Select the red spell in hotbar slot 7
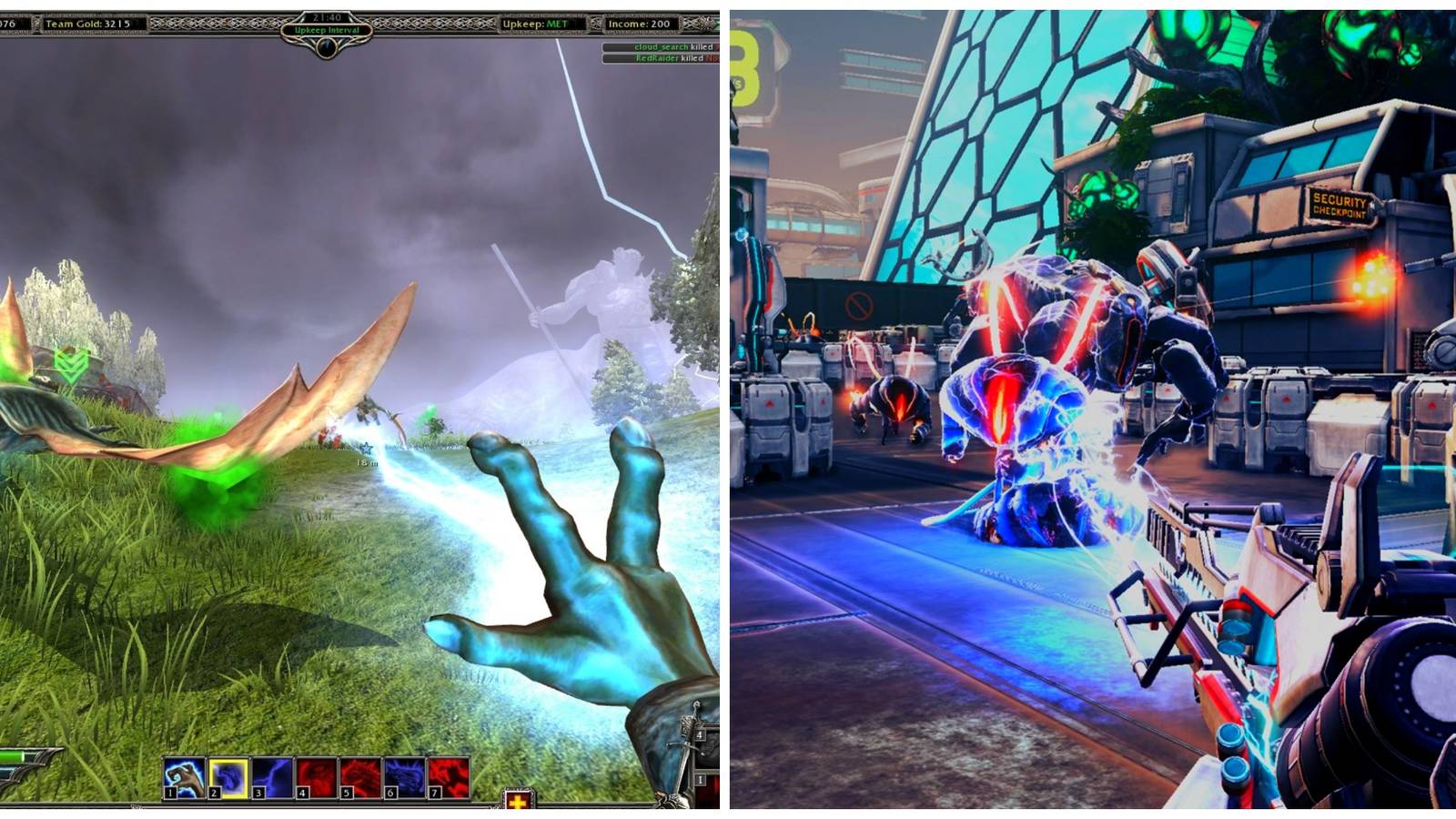 coord(448,777)
